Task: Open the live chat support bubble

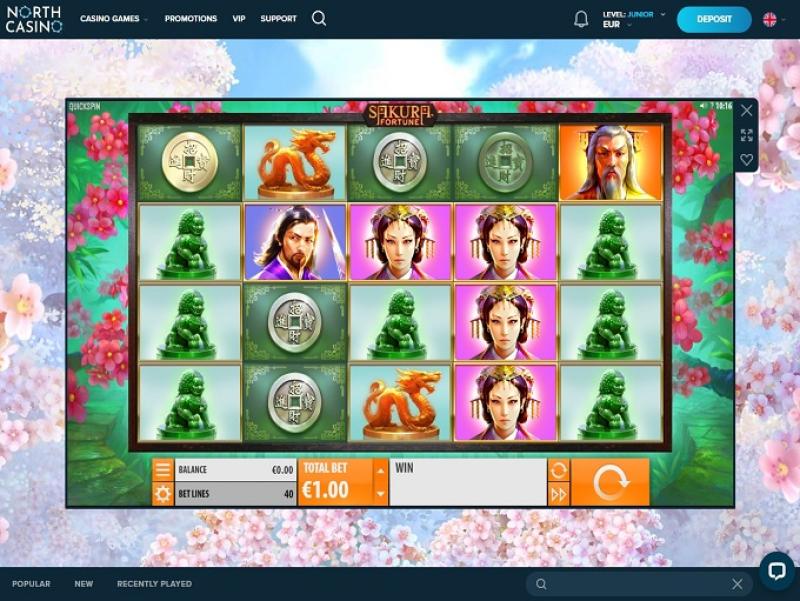Action: click(776, 570)
